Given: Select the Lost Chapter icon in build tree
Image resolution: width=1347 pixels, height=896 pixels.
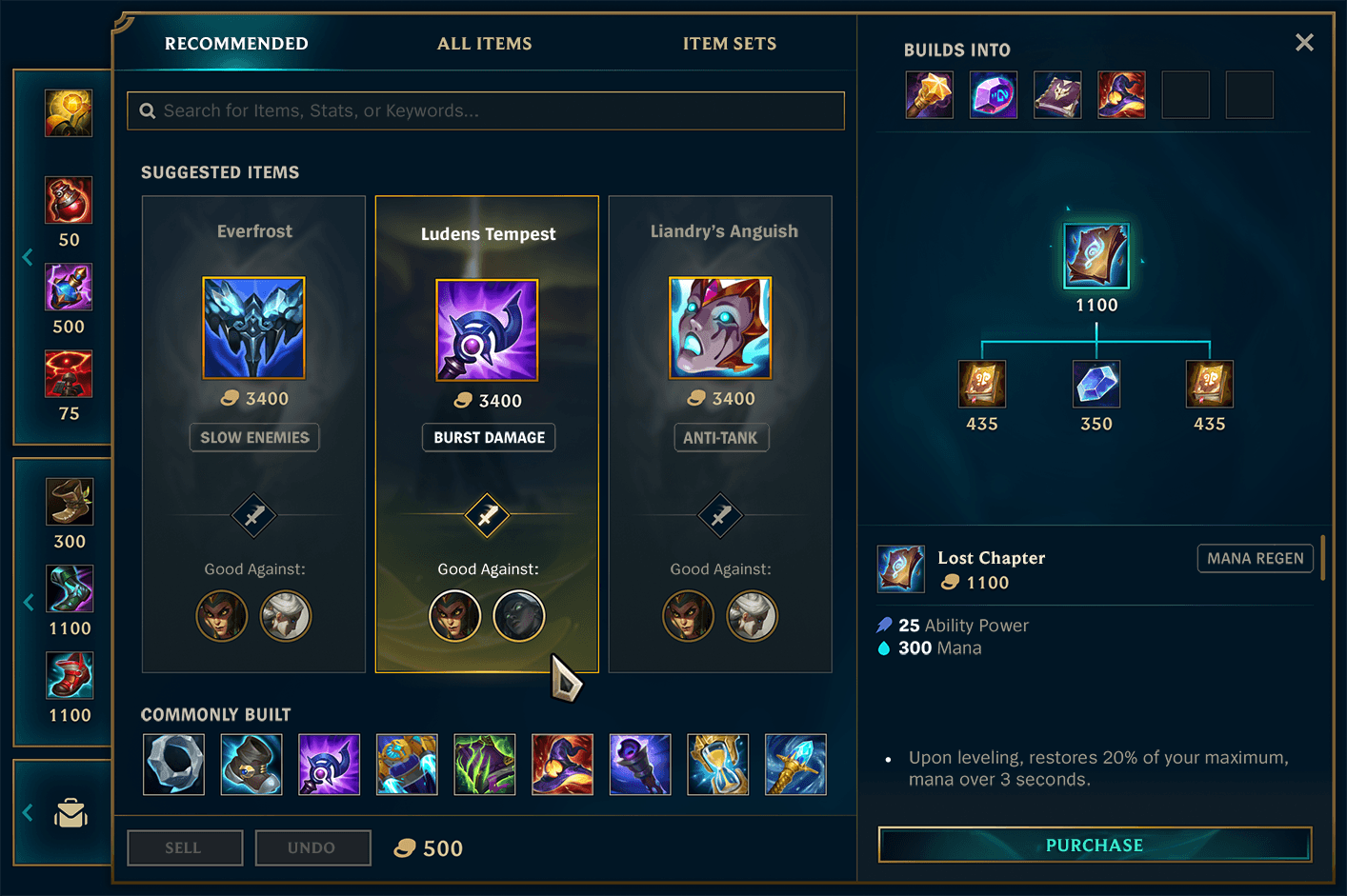Looking at the screenshot, I should tap(1096, 256).
